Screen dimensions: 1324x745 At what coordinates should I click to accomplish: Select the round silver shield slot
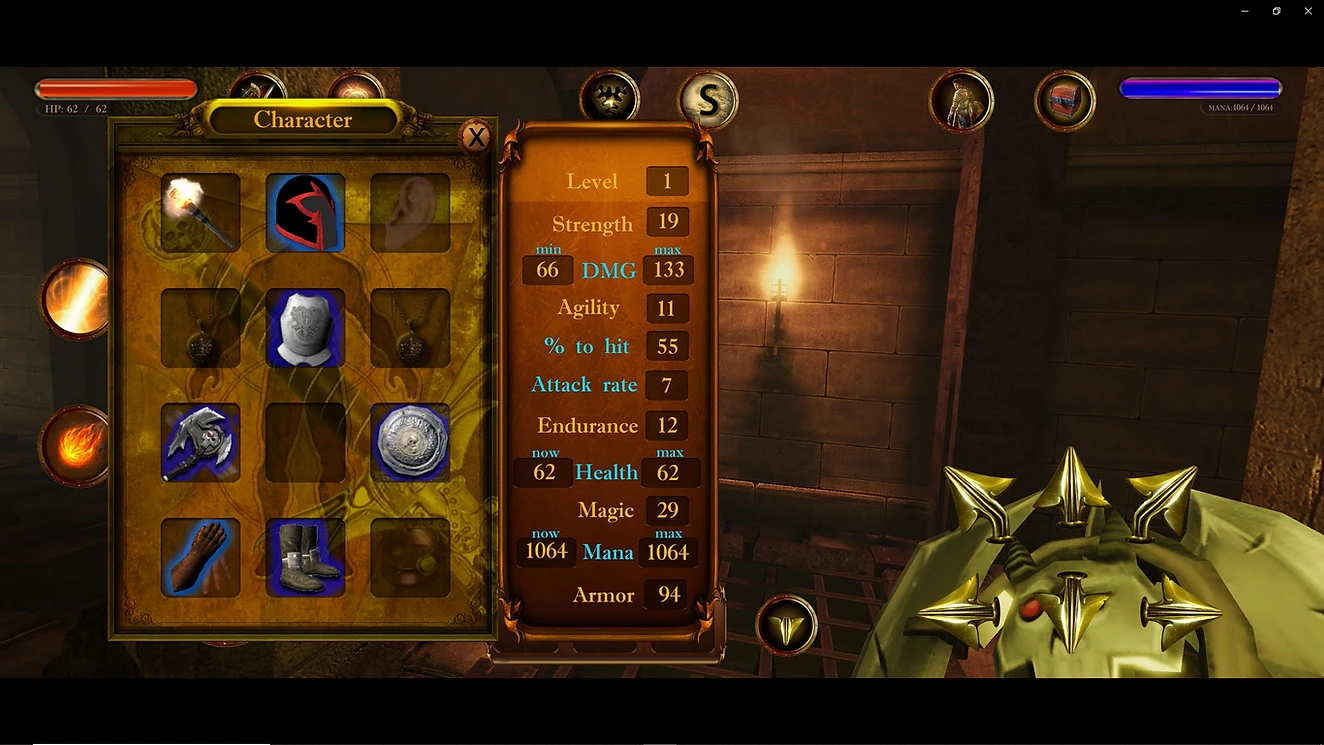410,443
